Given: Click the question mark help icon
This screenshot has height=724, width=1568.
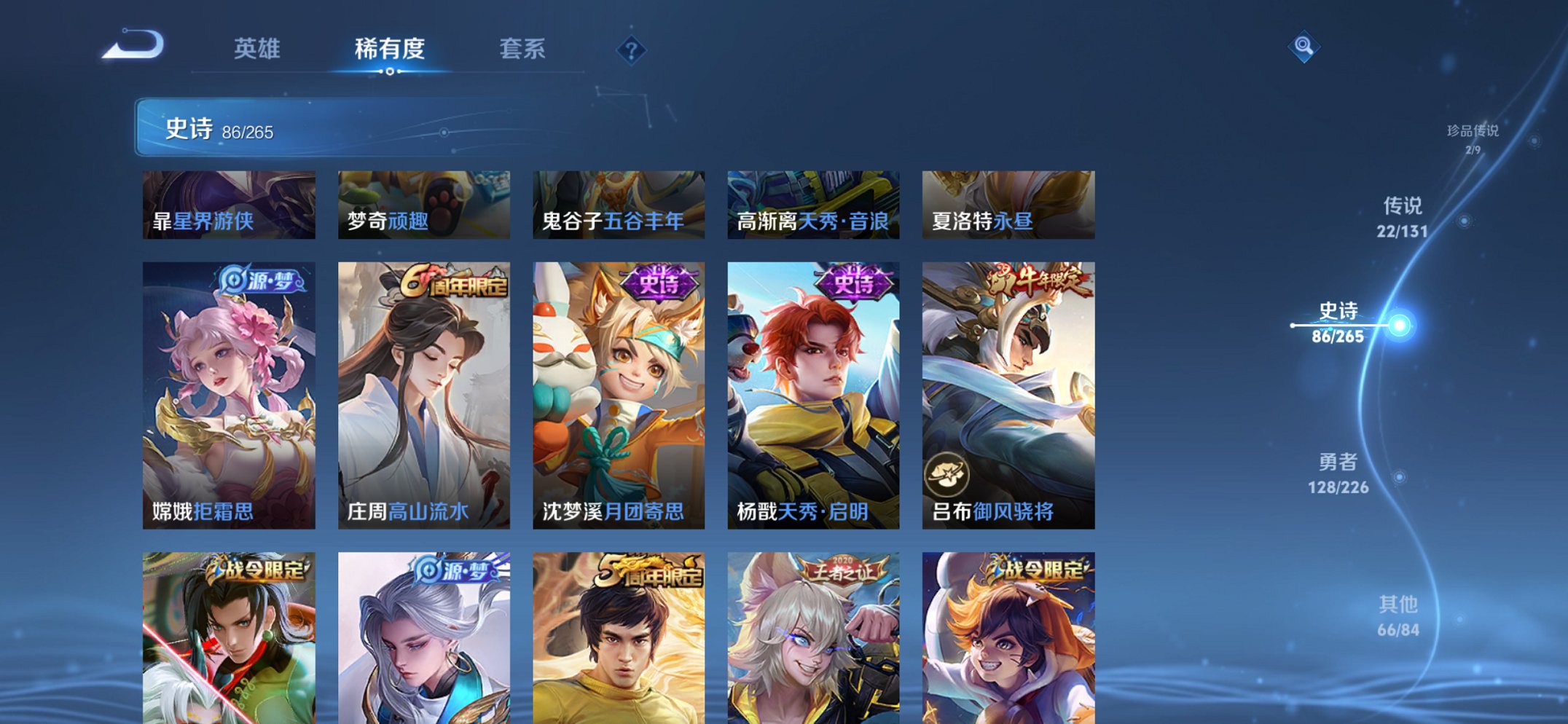Looking at the screenshot, I should tap(632, 50).
